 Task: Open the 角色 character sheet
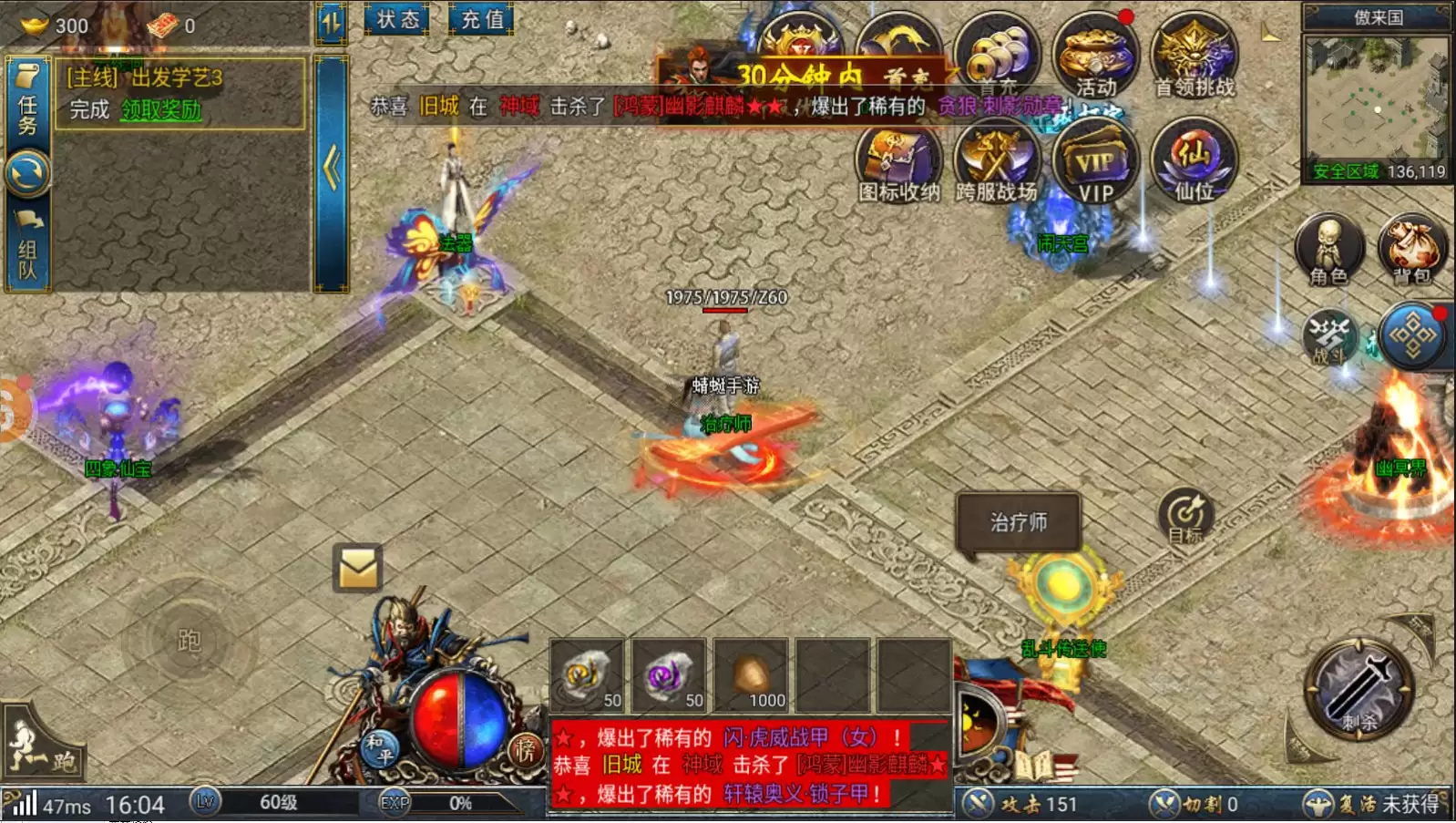tap(1328, 249)
